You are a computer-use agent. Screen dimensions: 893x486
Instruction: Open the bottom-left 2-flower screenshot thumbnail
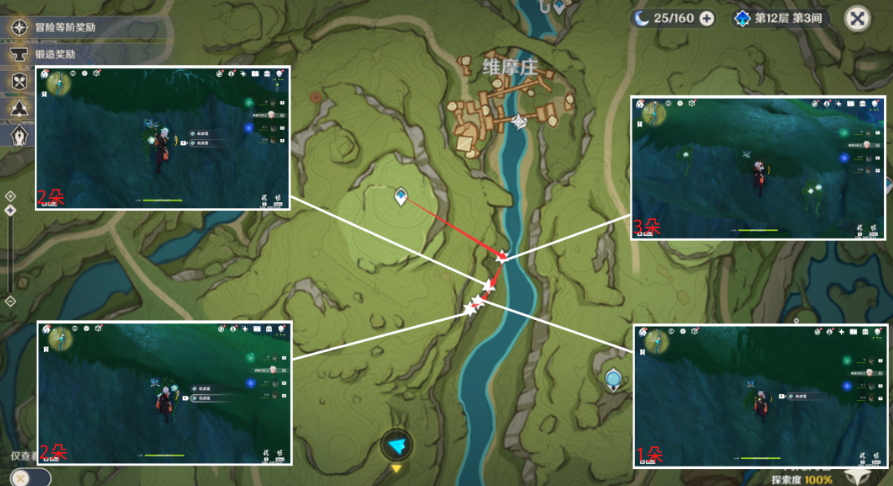tap(164, 392)
